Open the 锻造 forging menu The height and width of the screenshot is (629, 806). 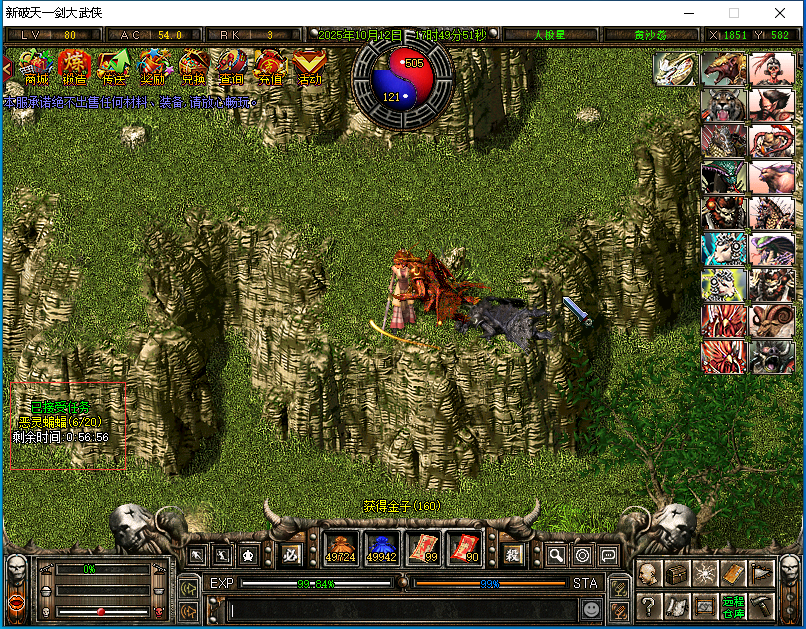coord(76,68)
